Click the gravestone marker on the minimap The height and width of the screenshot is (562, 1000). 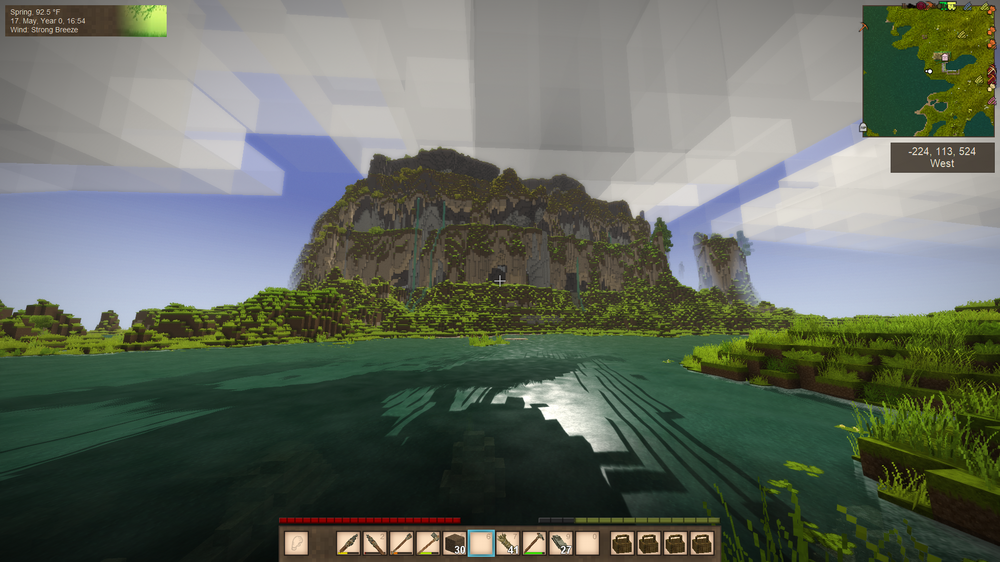tap(863, 127)
